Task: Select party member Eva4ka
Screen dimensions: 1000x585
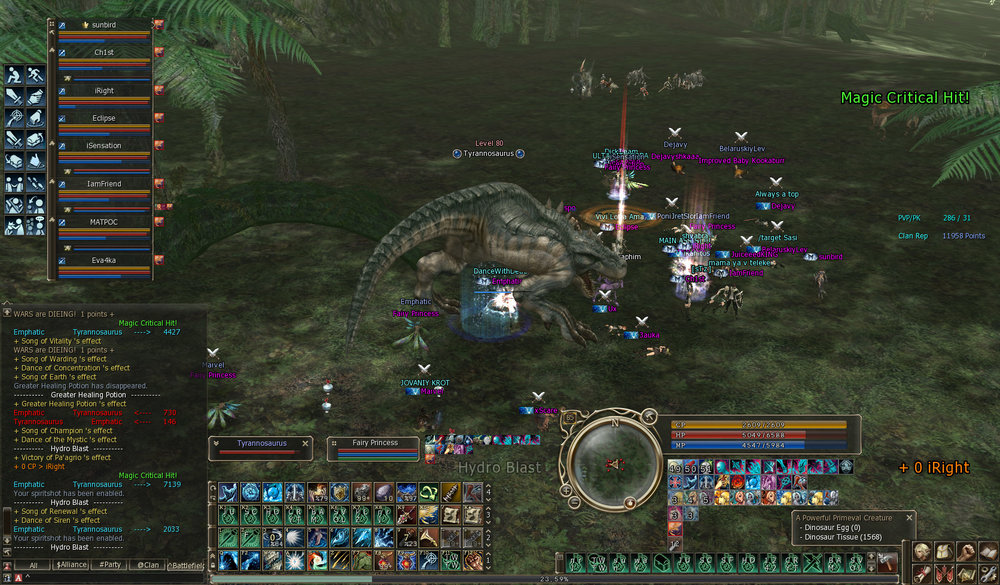Action: 104,259
